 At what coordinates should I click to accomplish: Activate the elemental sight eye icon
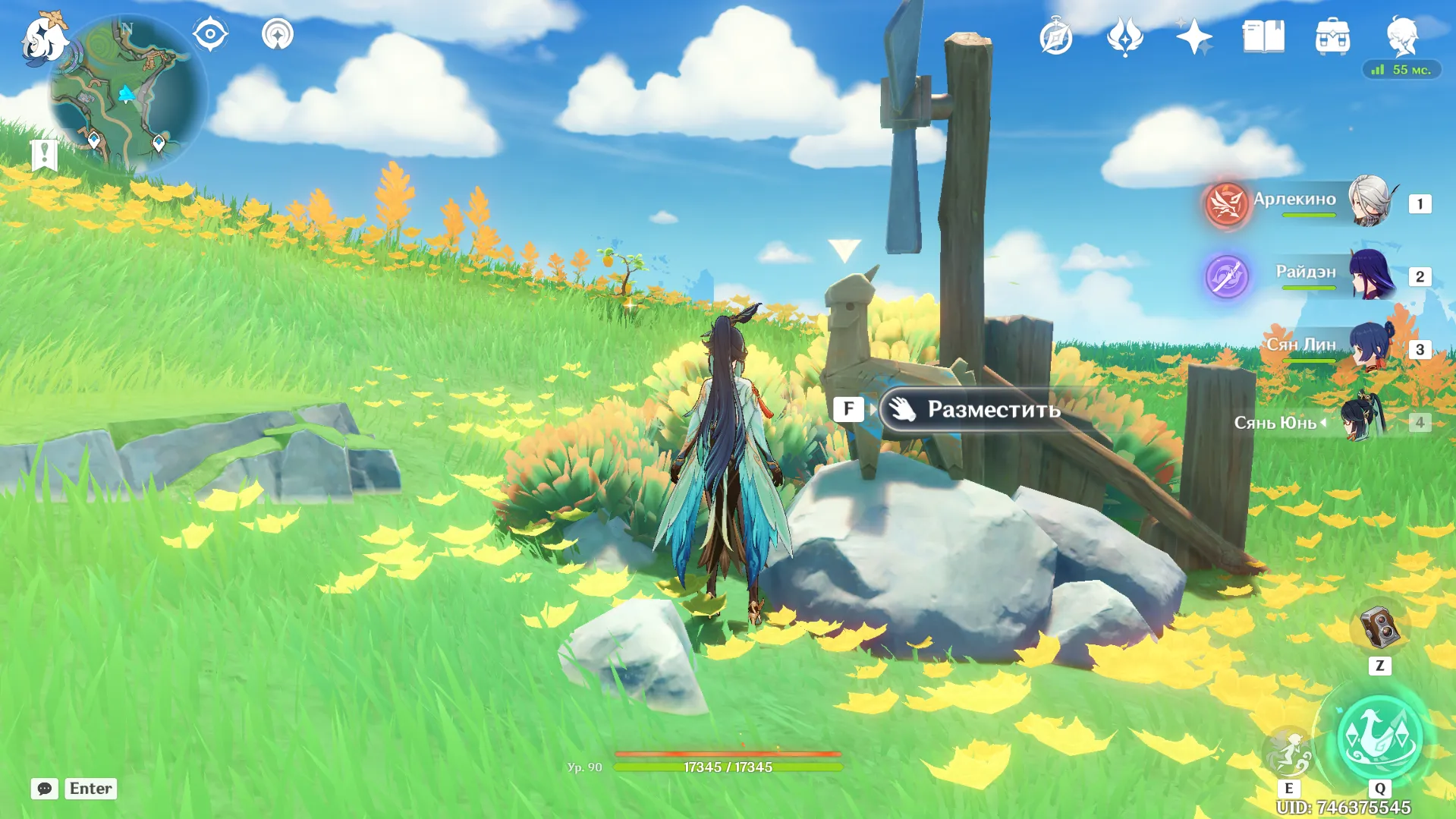[210, 34]
